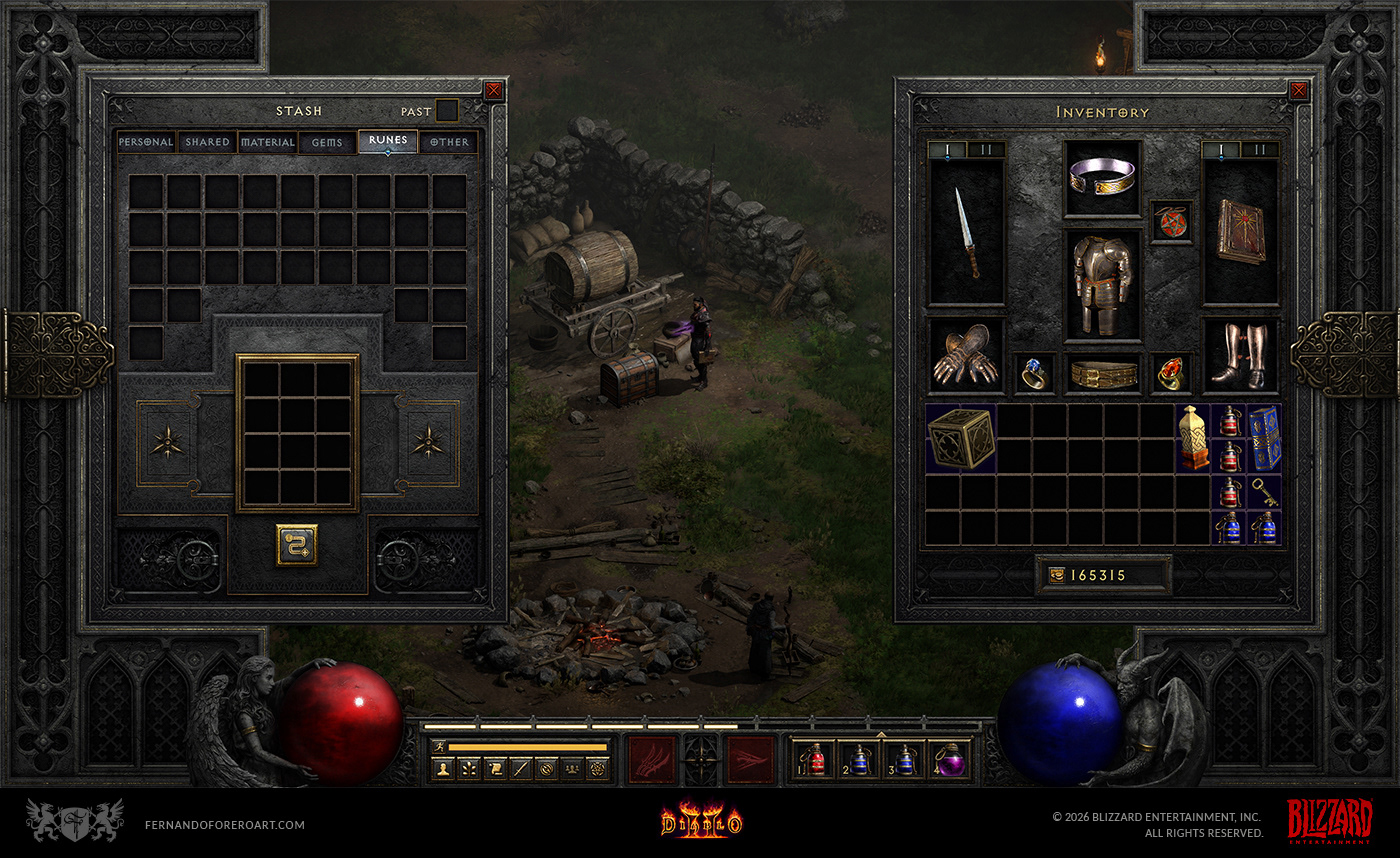Switch to the Other stash tab
1400x858 pixels.
[449, 142]
